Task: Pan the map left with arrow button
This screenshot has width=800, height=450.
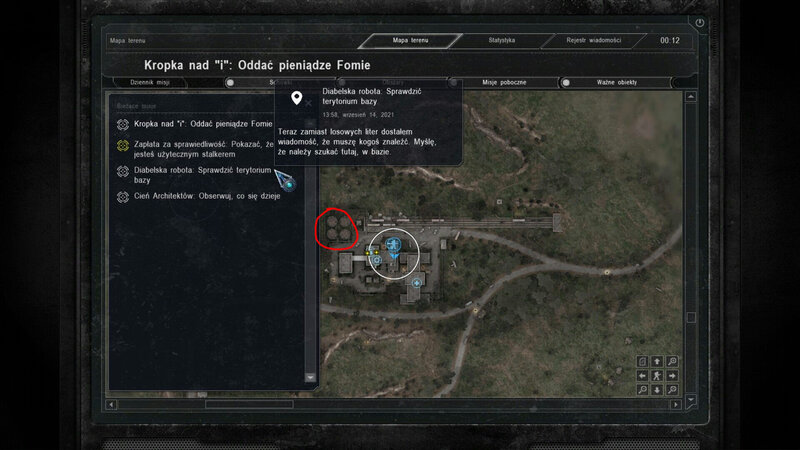Action: pos(642,375)
